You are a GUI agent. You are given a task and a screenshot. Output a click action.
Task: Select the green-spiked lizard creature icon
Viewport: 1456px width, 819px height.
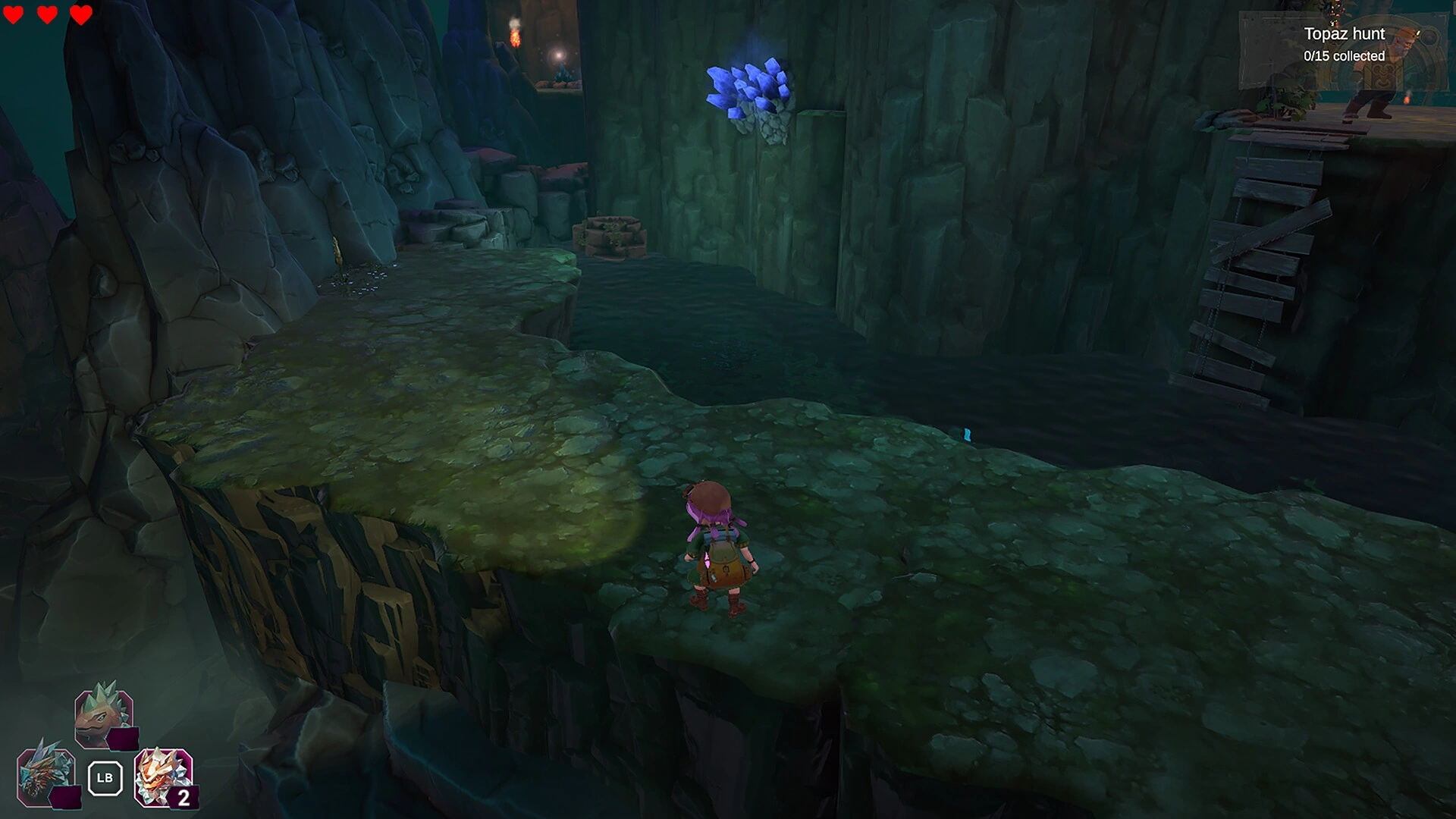[x=105, y=715]
